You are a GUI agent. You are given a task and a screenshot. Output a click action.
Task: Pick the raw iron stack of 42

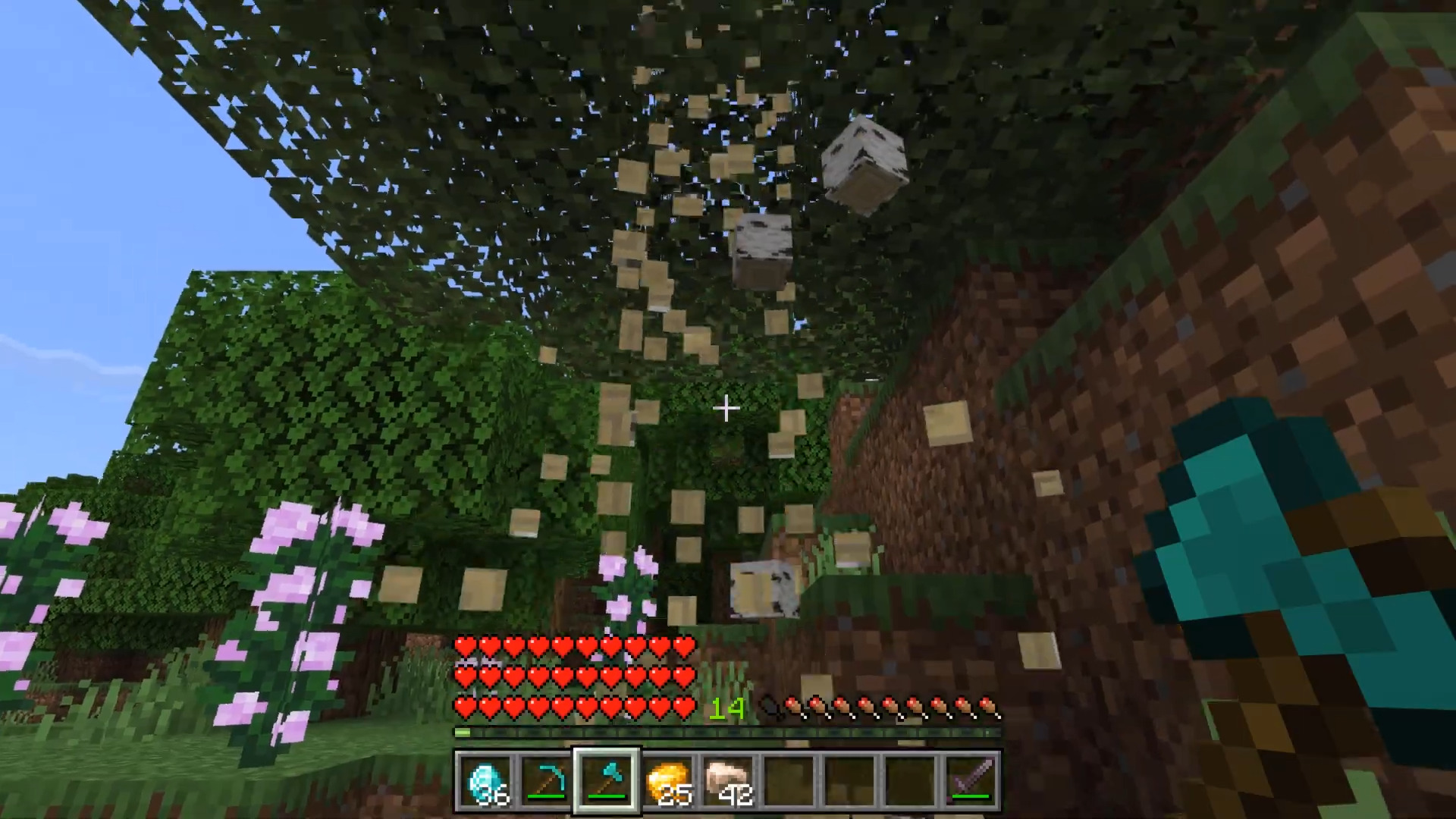pyautogui.click(x=728, y=781)
